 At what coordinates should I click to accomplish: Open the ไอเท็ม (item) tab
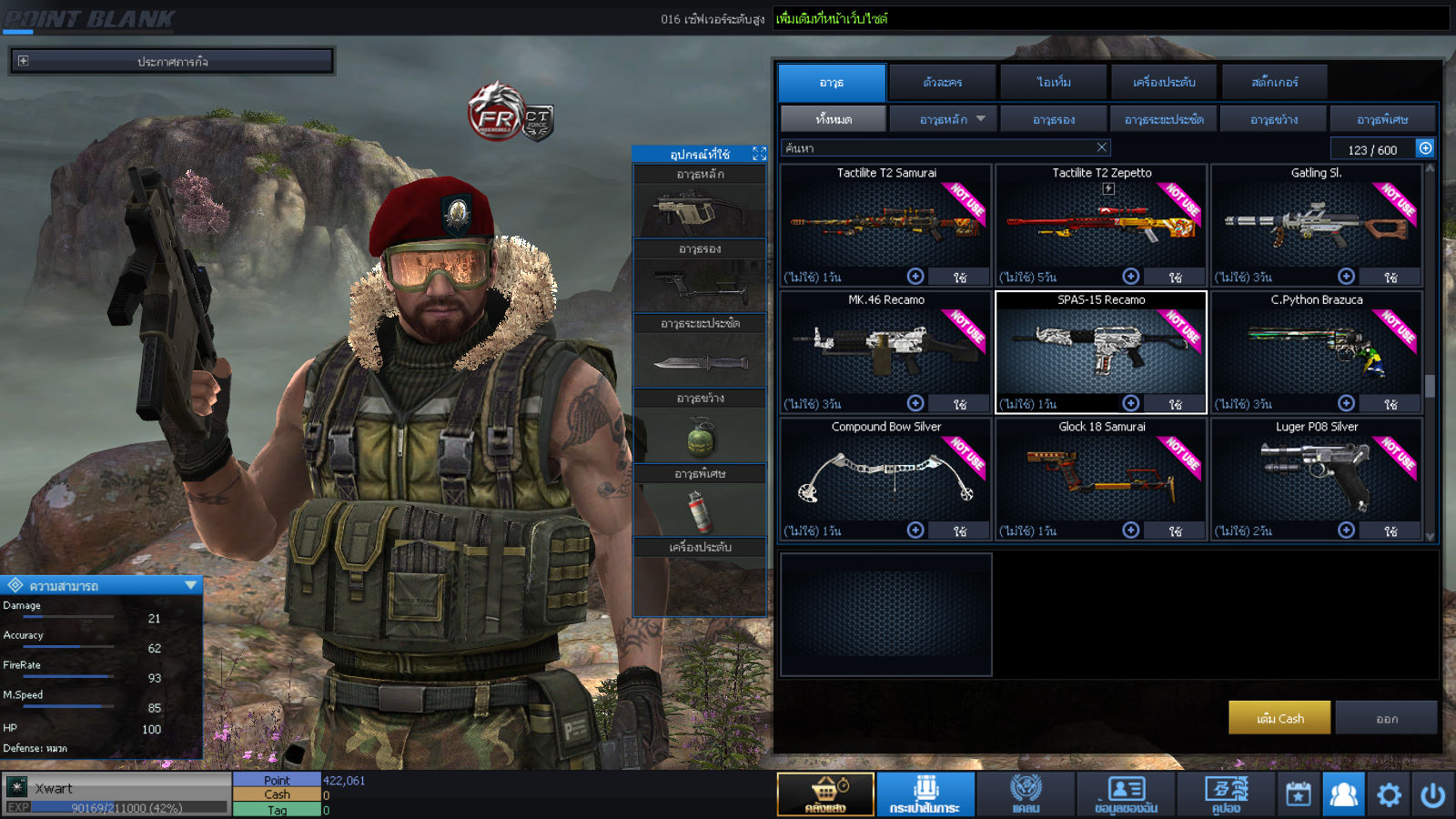(x=1054, y=83)
